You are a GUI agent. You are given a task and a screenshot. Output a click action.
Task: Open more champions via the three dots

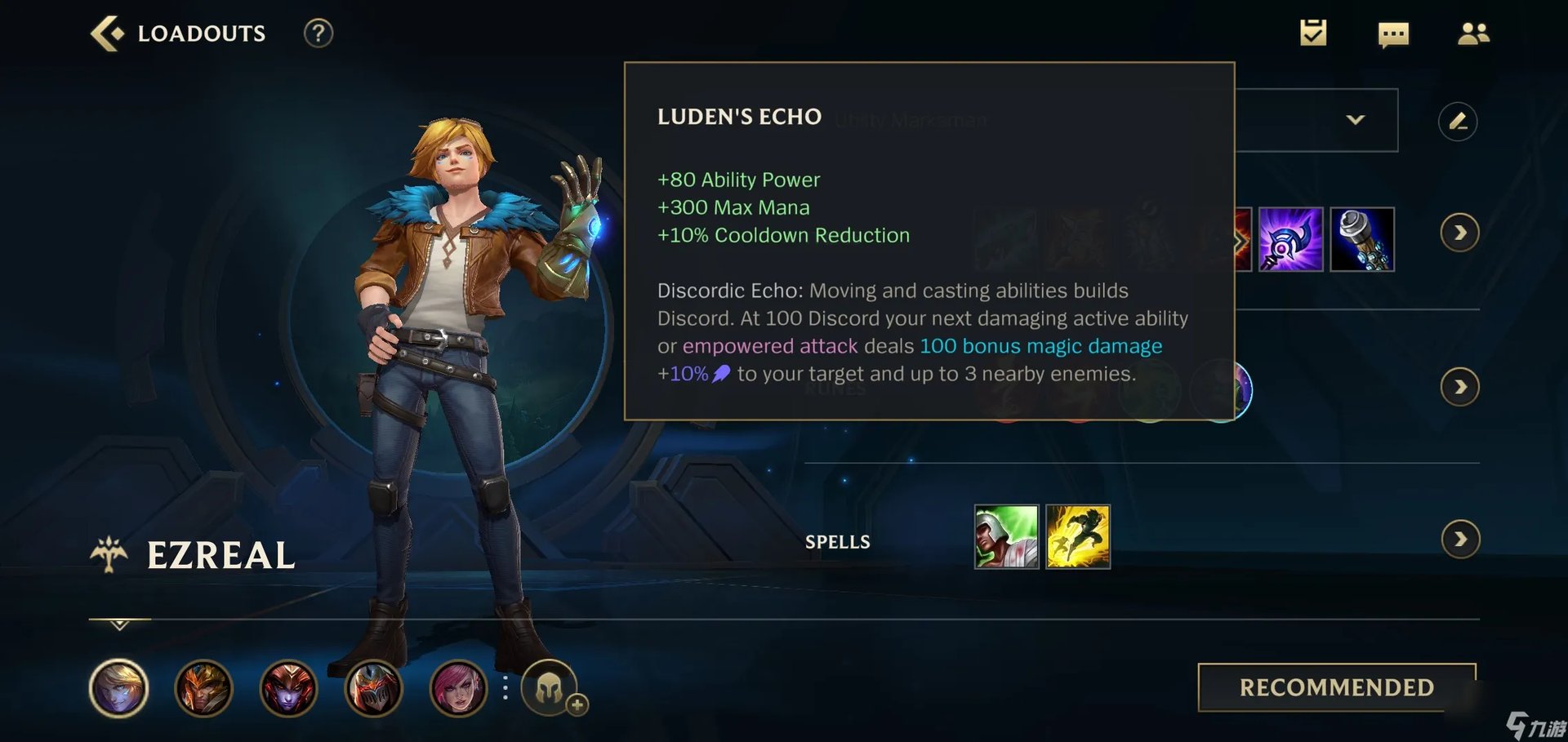(507, 688)
